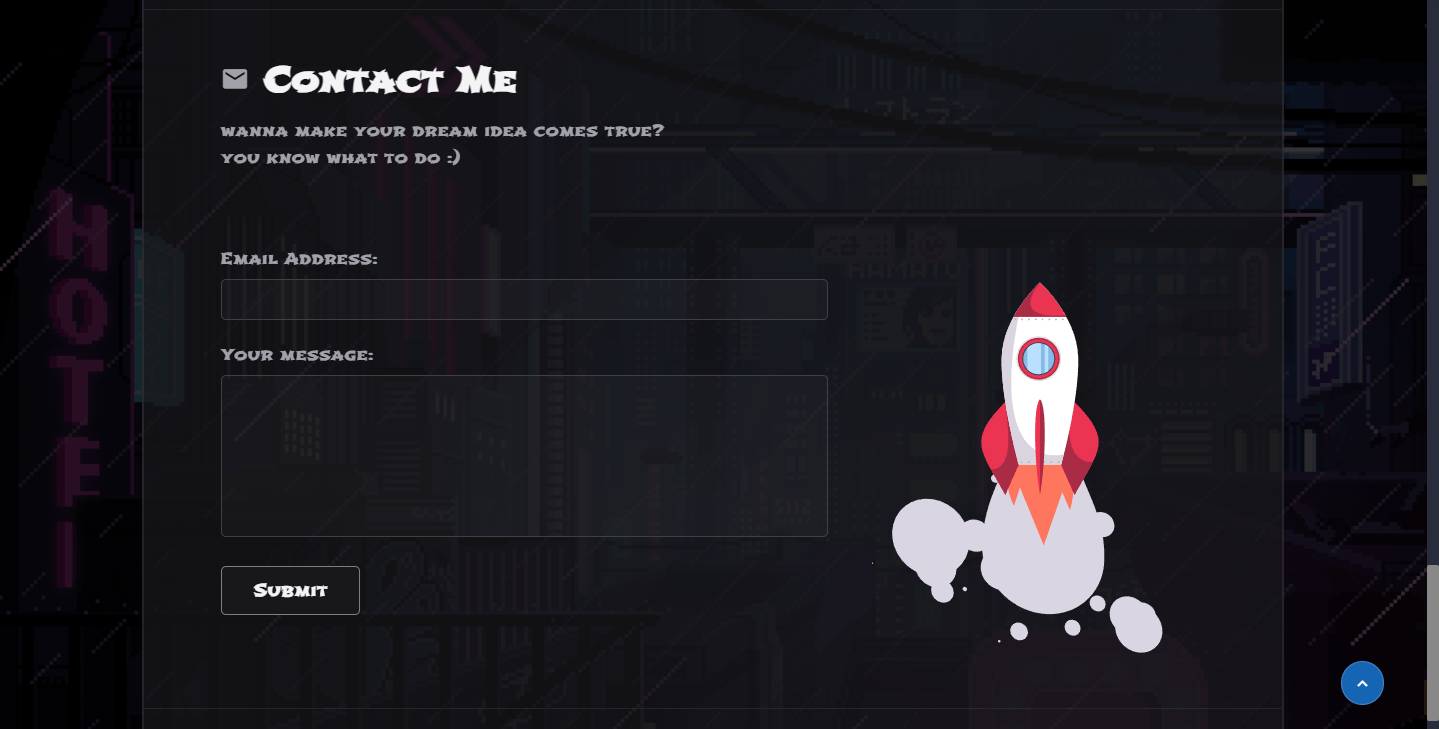Focus the Email Address input field
This screenshot has height=729, width=1439.
coord(524,300)
